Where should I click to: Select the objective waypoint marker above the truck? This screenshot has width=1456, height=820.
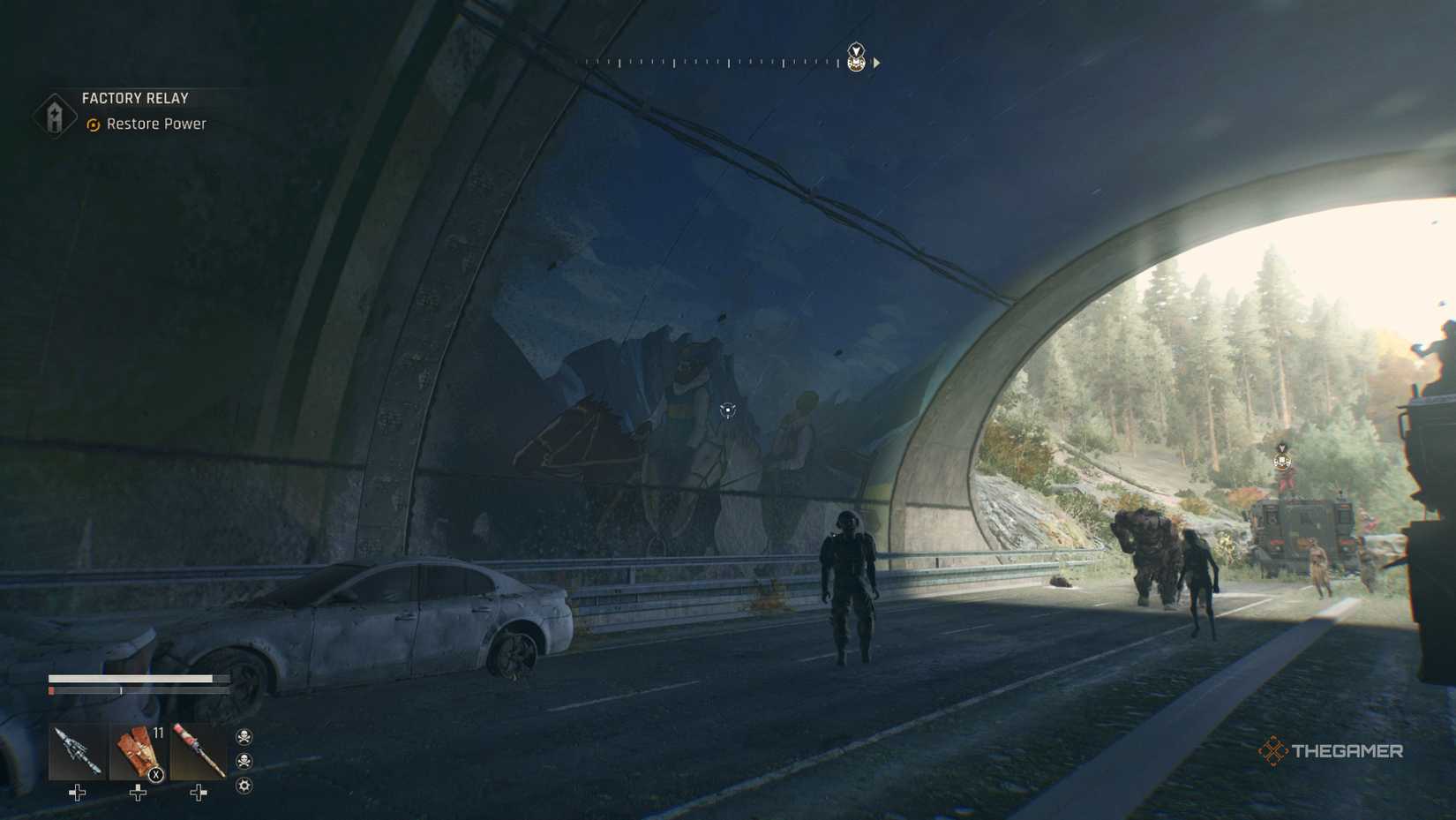coord(1282,457)
